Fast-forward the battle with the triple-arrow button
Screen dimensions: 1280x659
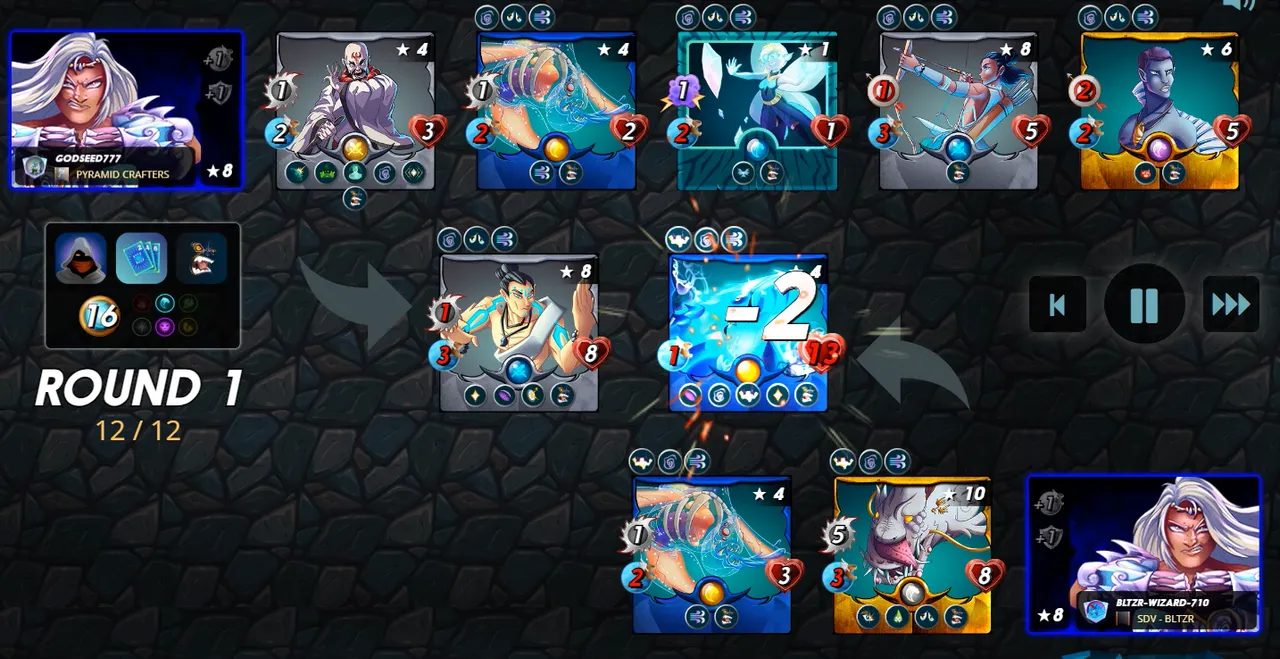1230,305
